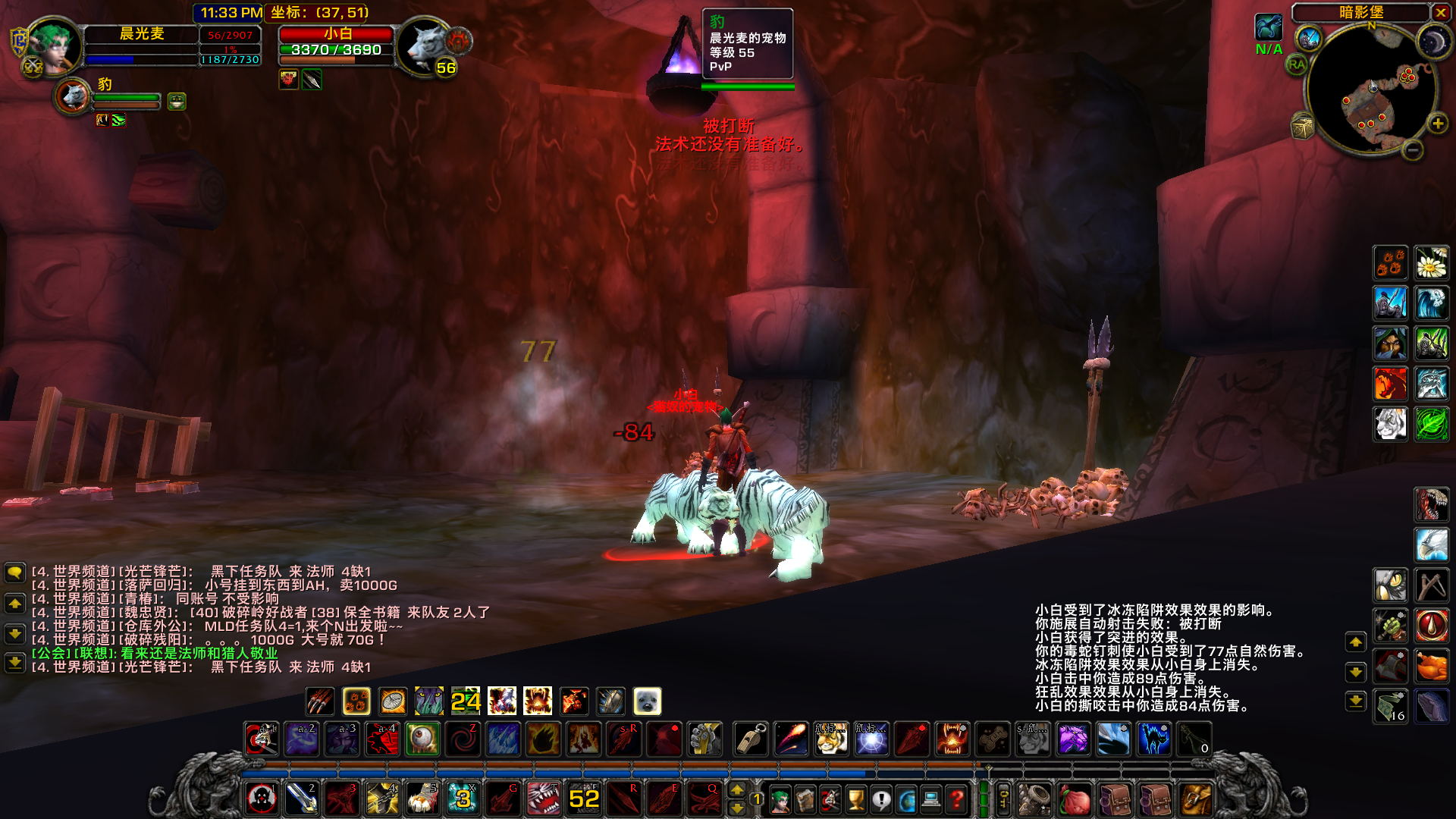Open the chat bubble button beside chat
This screenshot has width=1456, height=819.
tap(14, 573)
